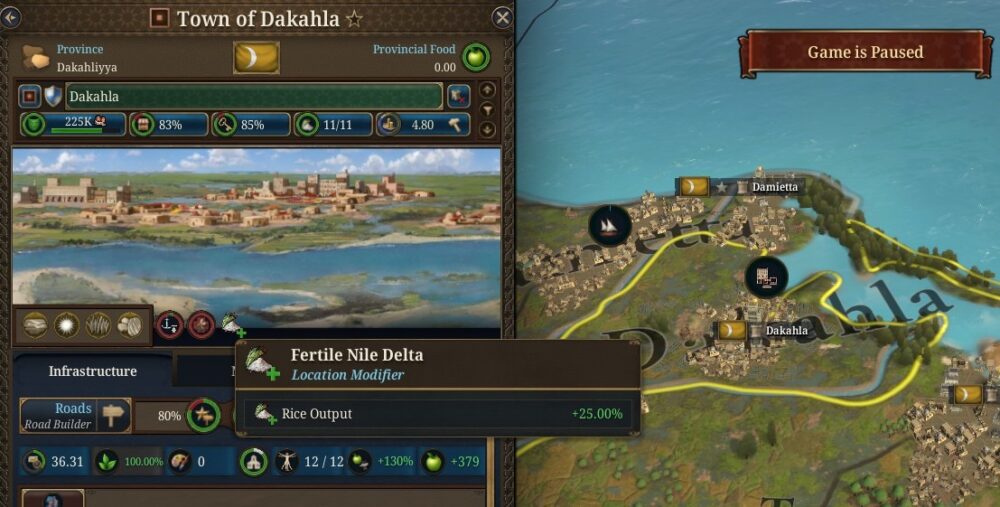The image size is (1000, 507).
Task: Open the Dakahliyya province link
Action: [x=85, y=68]
